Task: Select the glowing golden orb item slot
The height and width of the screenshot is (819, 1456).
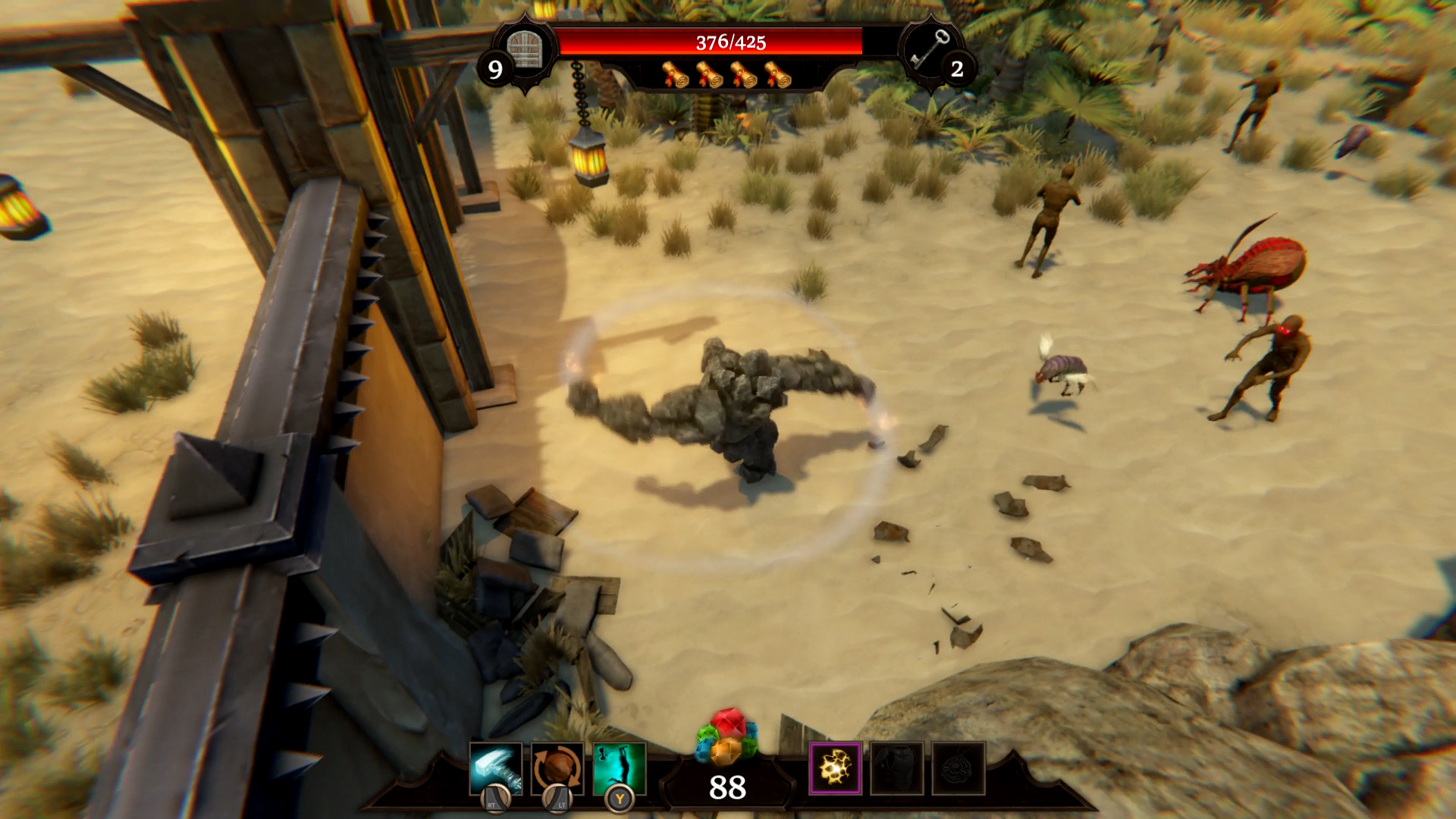Action: [835, 768]
